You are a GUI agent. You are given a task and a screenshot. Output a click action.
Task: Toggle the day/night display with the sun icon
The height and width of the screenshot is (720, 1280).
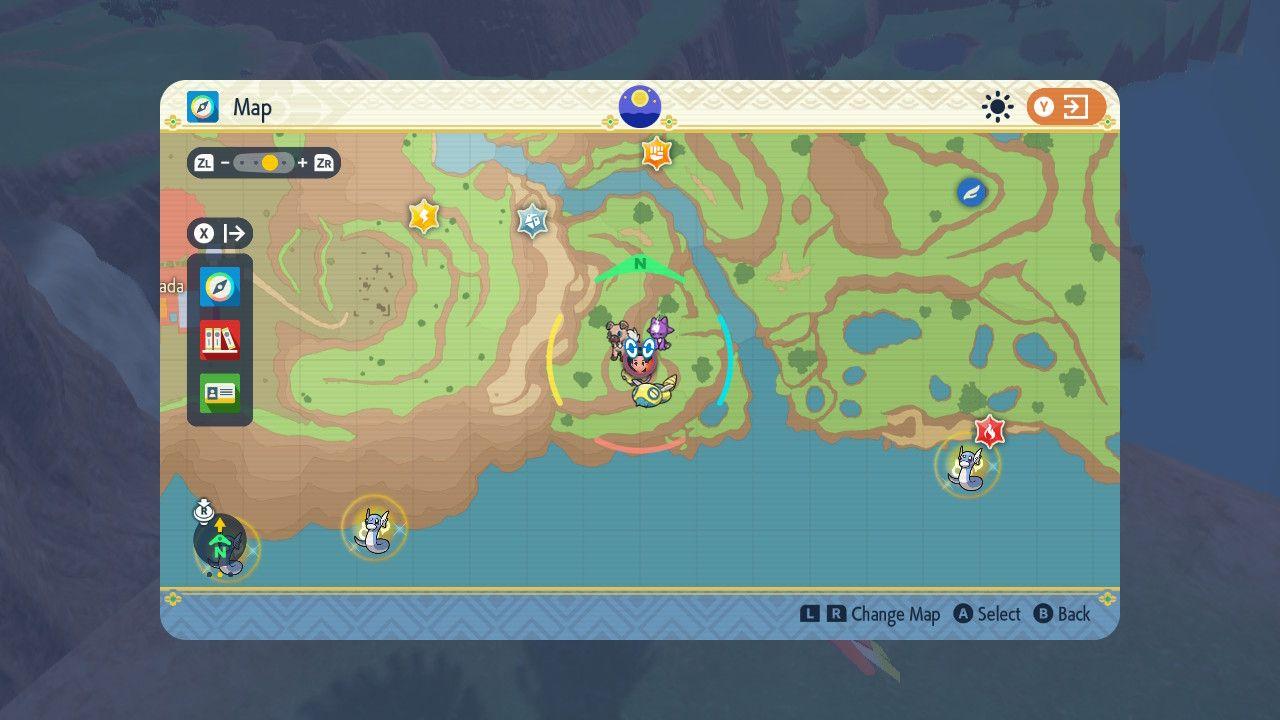[997, 106]
